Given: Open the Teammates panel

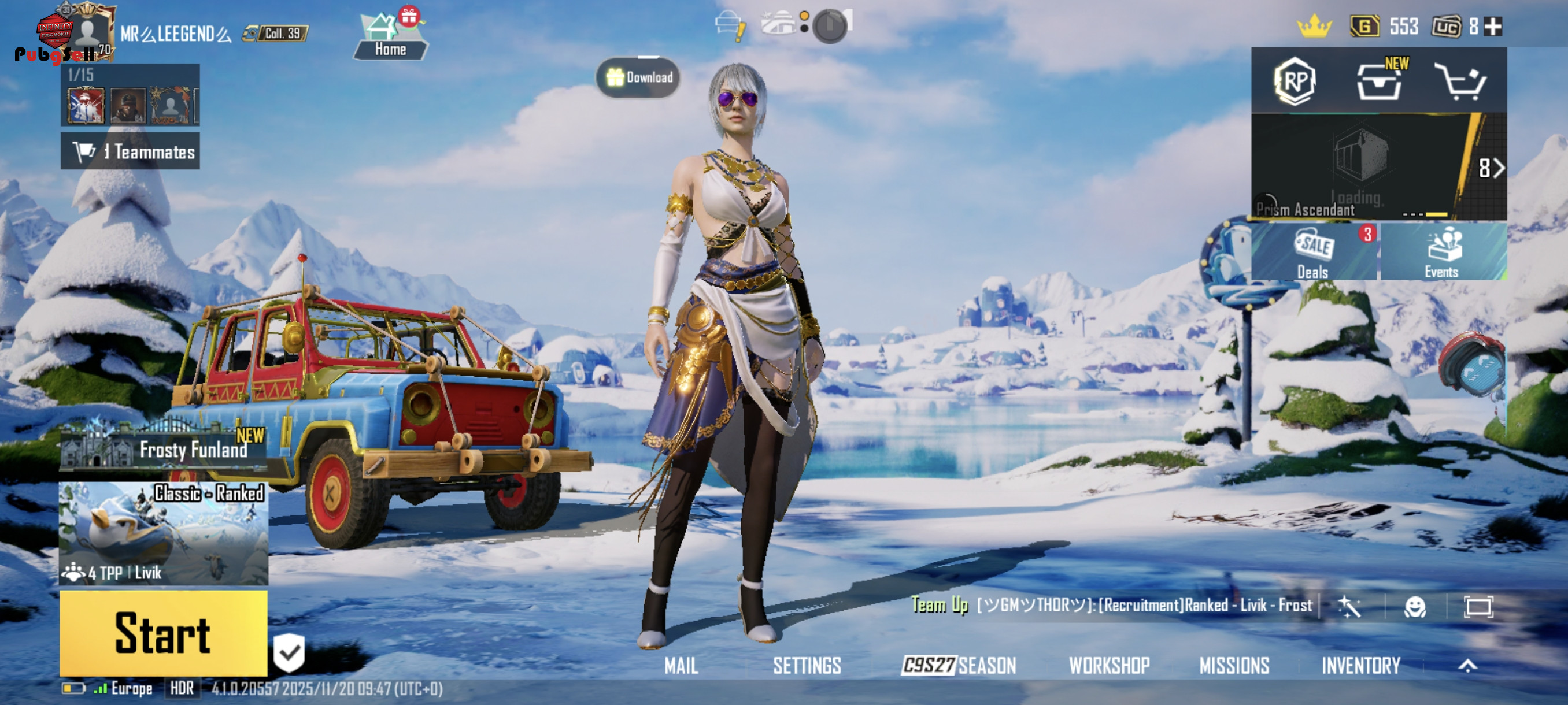Looking at the screenshot, I should click(130, 151).
